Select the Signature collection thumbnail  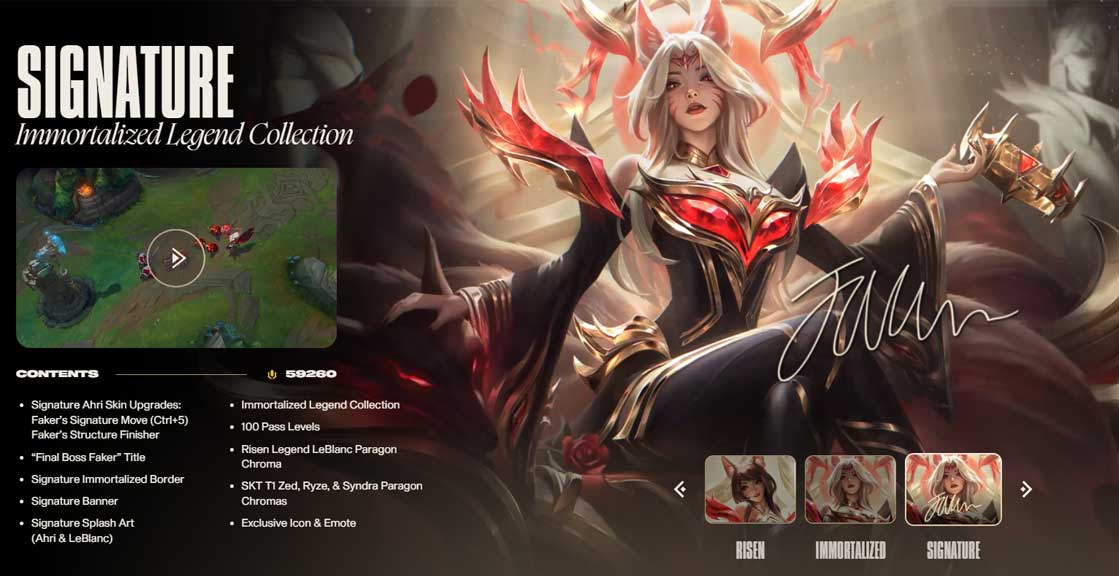click(952, 489)
